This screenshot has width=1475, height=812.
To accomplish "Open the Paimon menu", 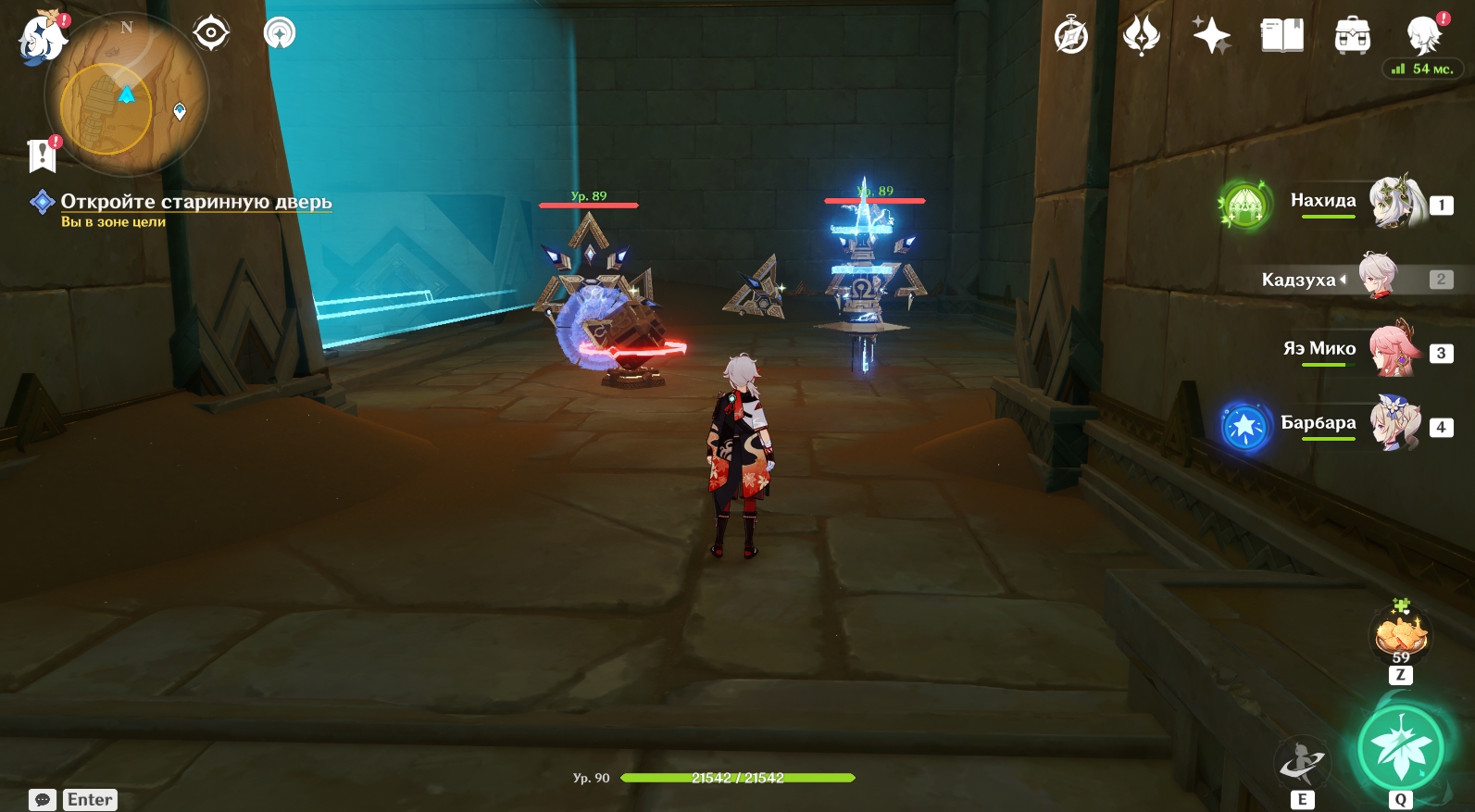I will [x=43, y=40].
